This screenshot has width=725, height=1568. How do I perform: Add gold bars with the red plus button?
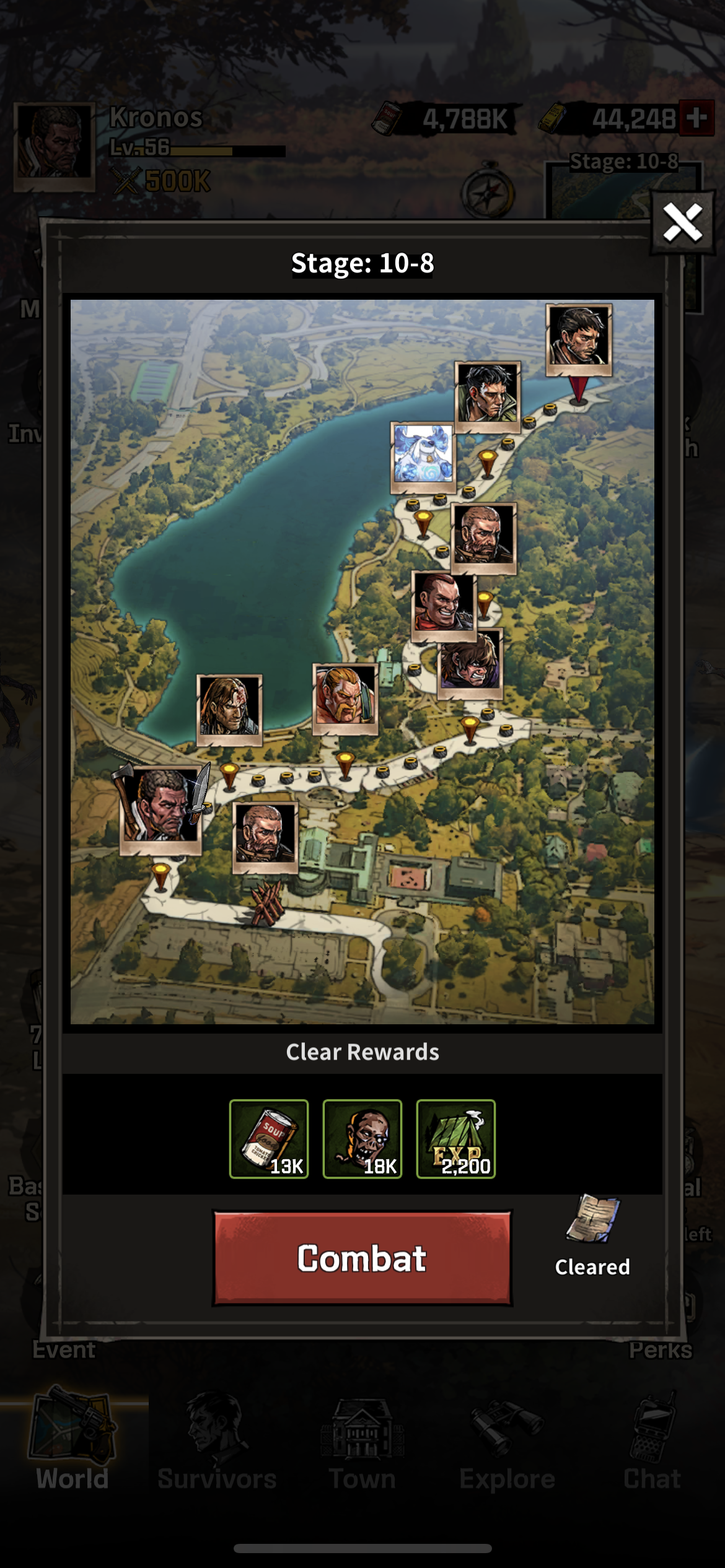pyautogui.click(x=696, y=118)
